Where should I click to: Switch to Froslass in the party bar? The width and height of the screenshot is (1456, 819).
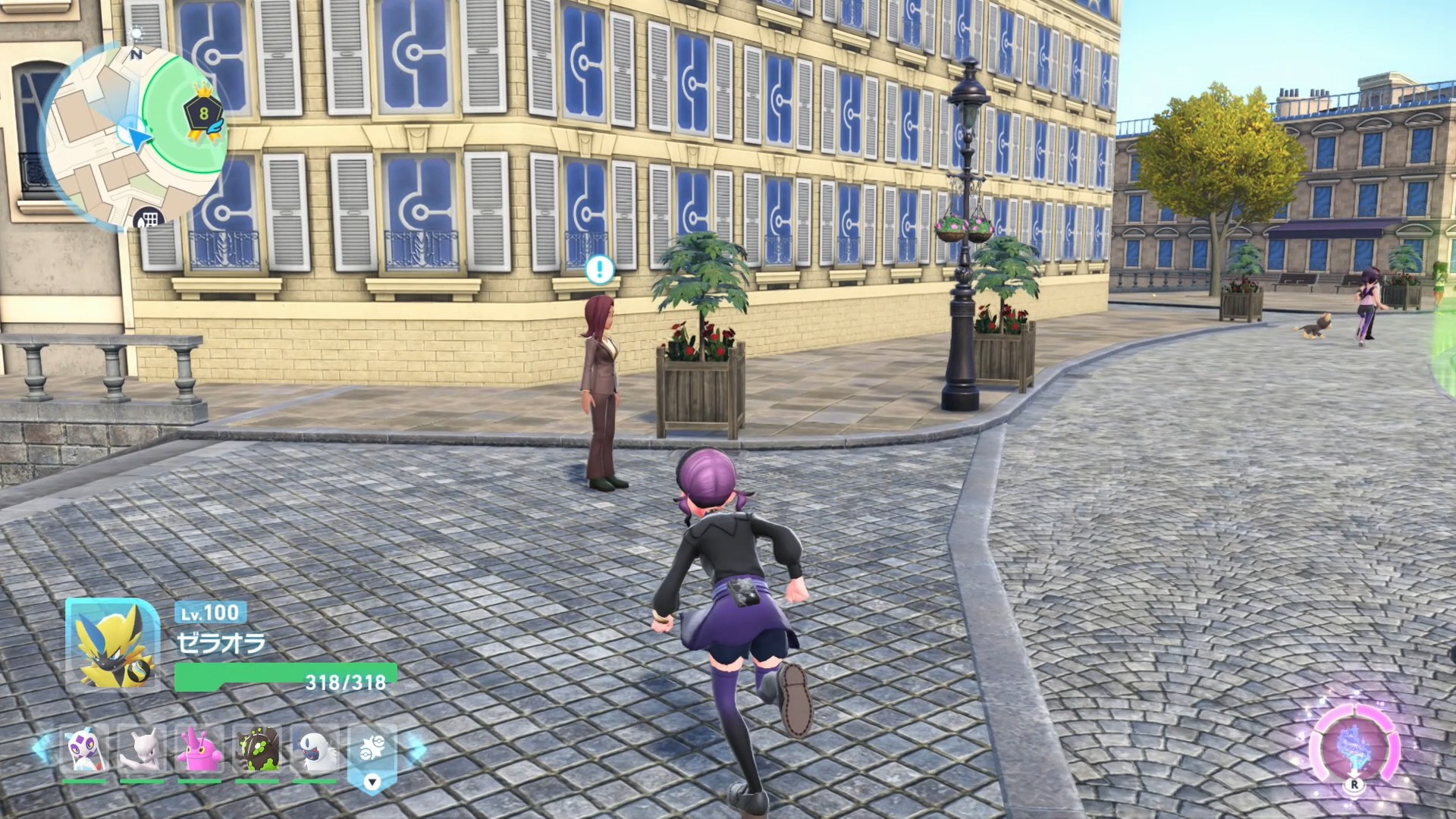click(84, 749)
